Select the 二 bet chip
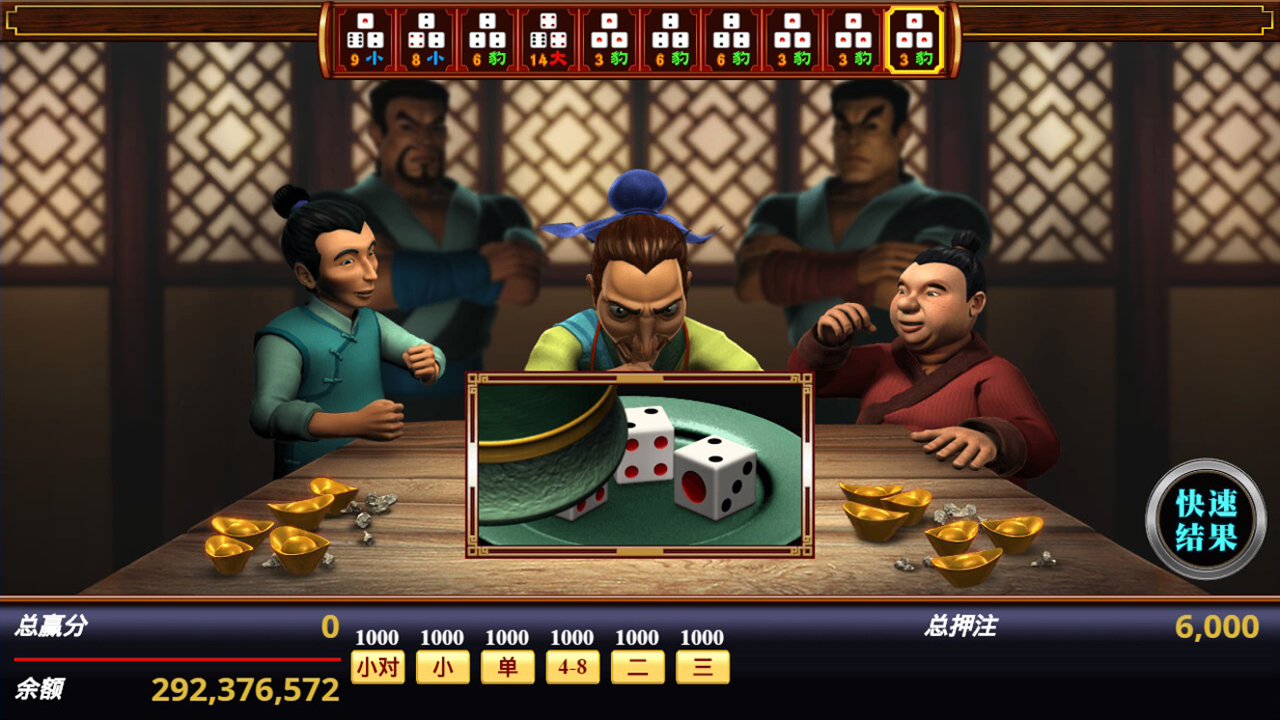The image size is (1280, 720). [637, 667]
